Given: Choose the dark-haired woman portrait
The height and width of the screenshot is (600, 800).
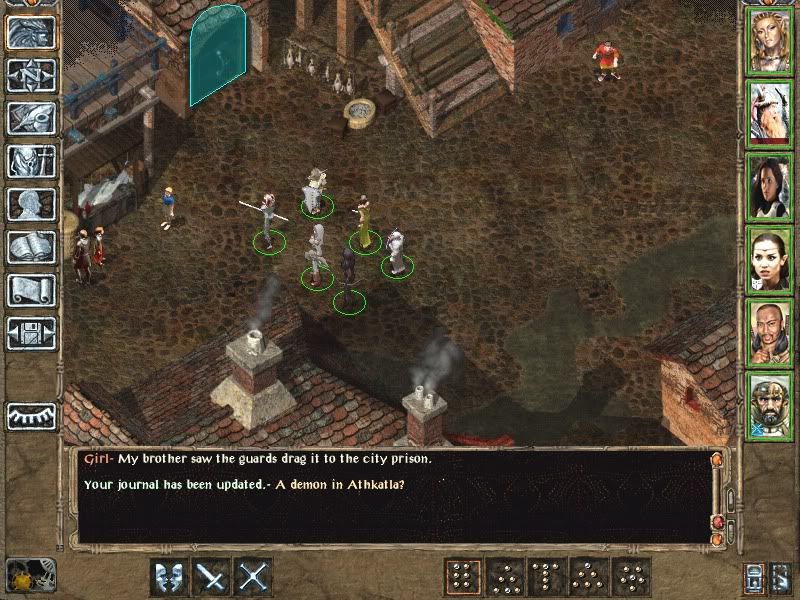Looking at the screenshot, I should 770,187.
